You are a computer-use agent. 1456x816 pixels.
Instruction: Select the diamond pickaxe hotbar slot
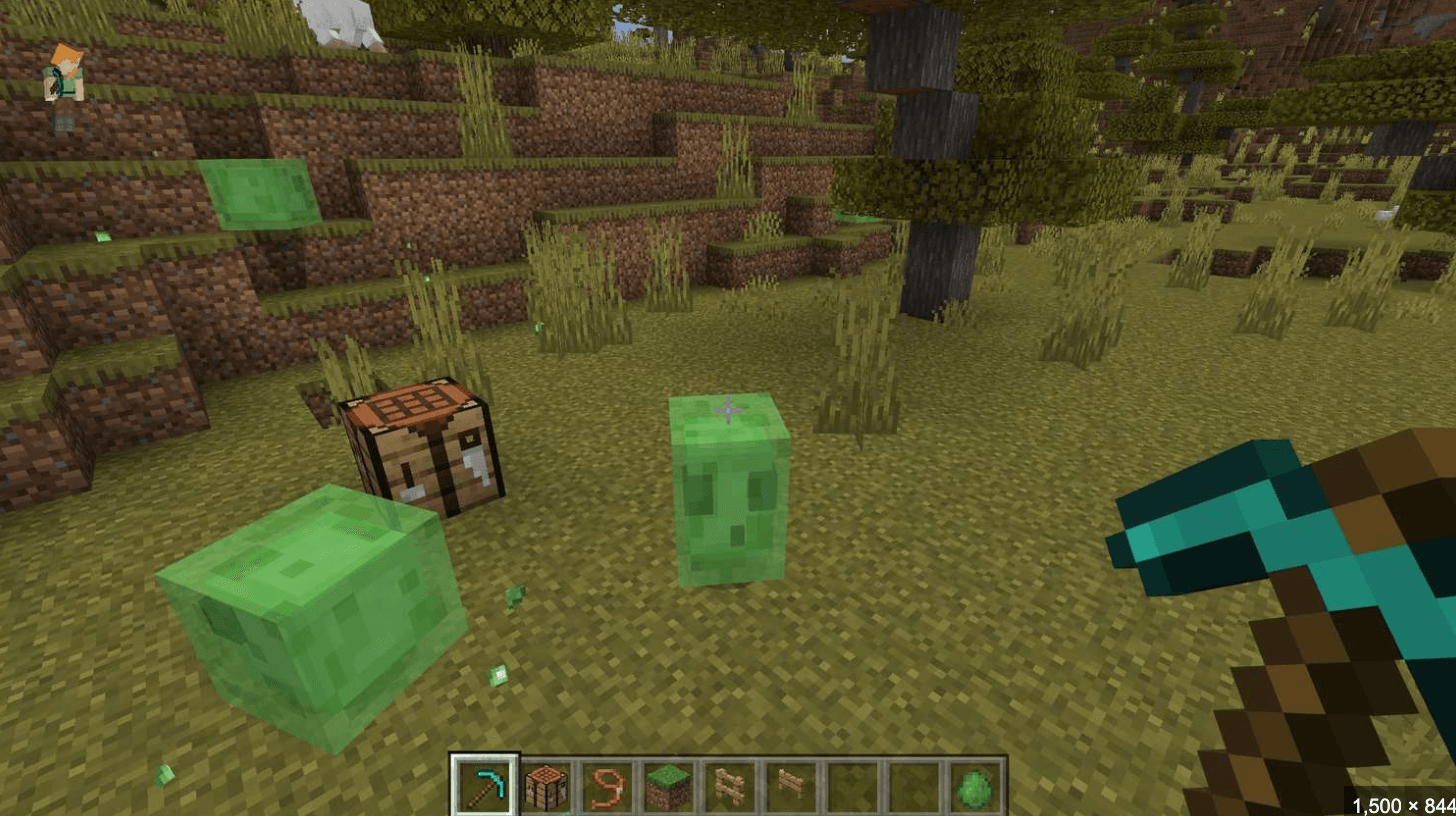pyautogui.click(x=484, y=785)
